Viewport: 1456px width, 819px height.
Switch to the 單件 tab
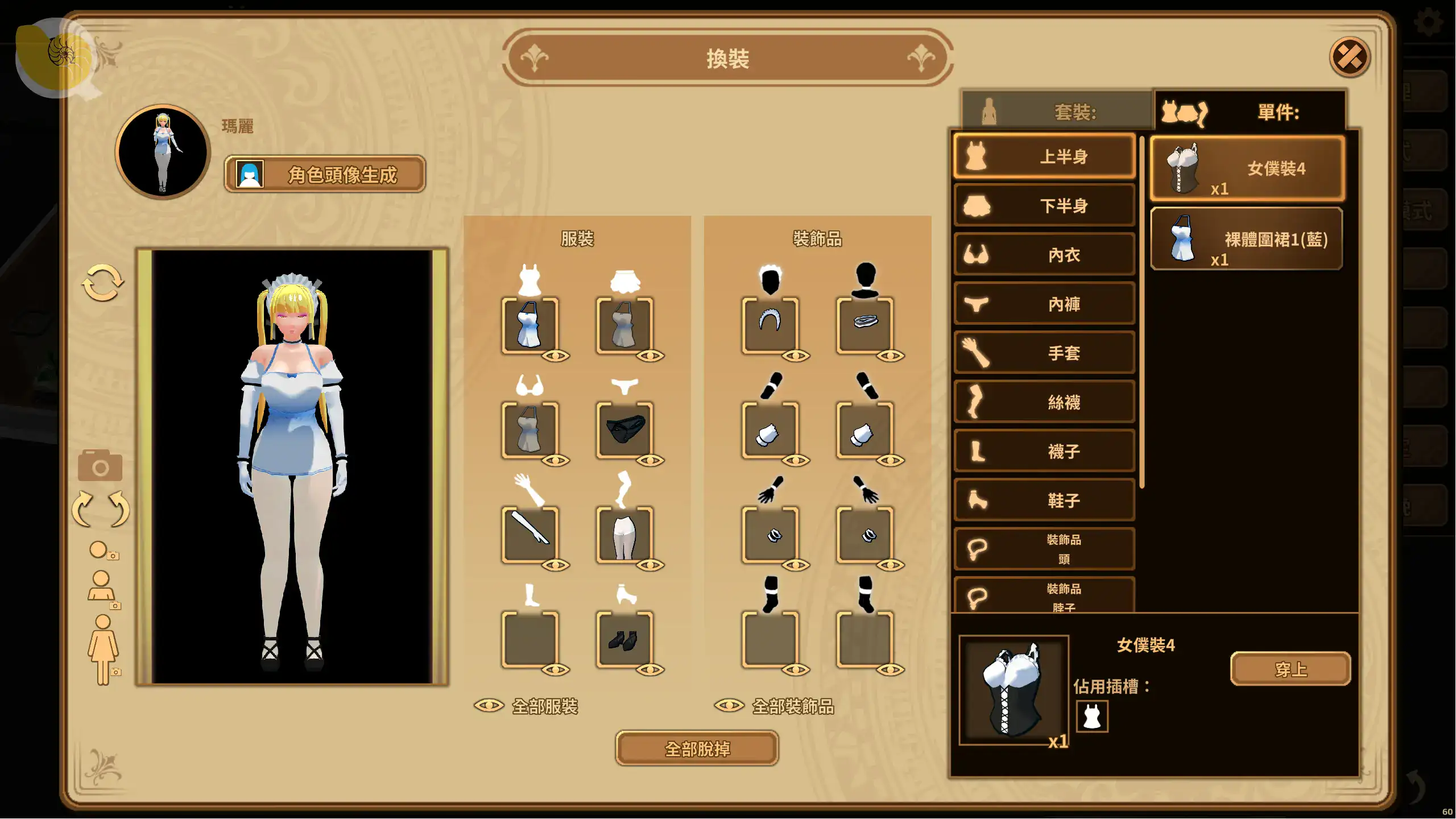pyautogui.click(x=1250, y=111)
